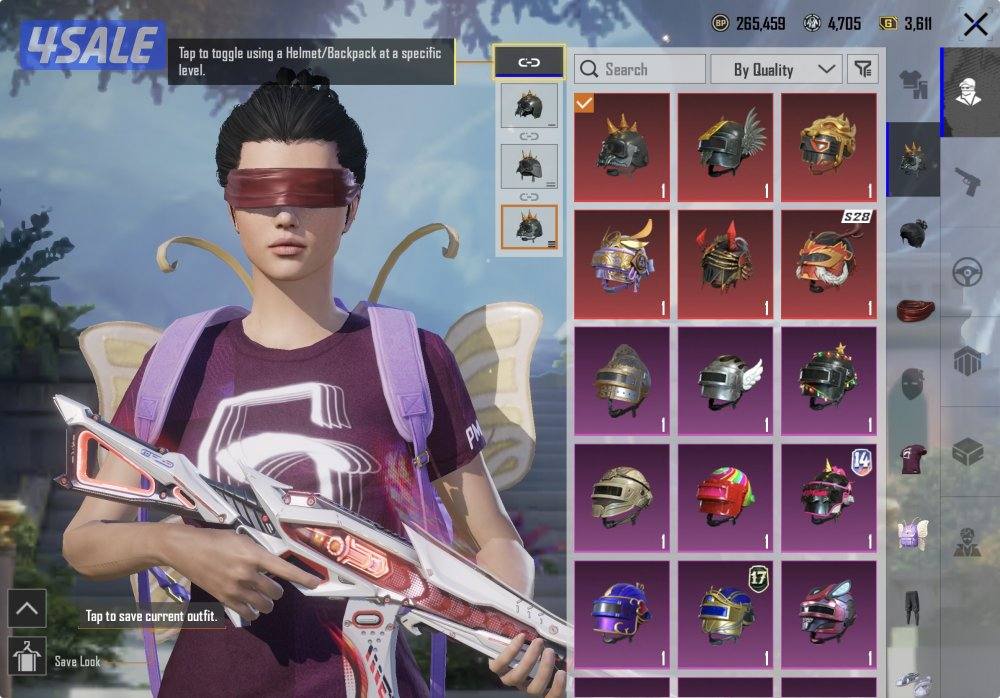Open the vehicle steering wheel tab

966,272
